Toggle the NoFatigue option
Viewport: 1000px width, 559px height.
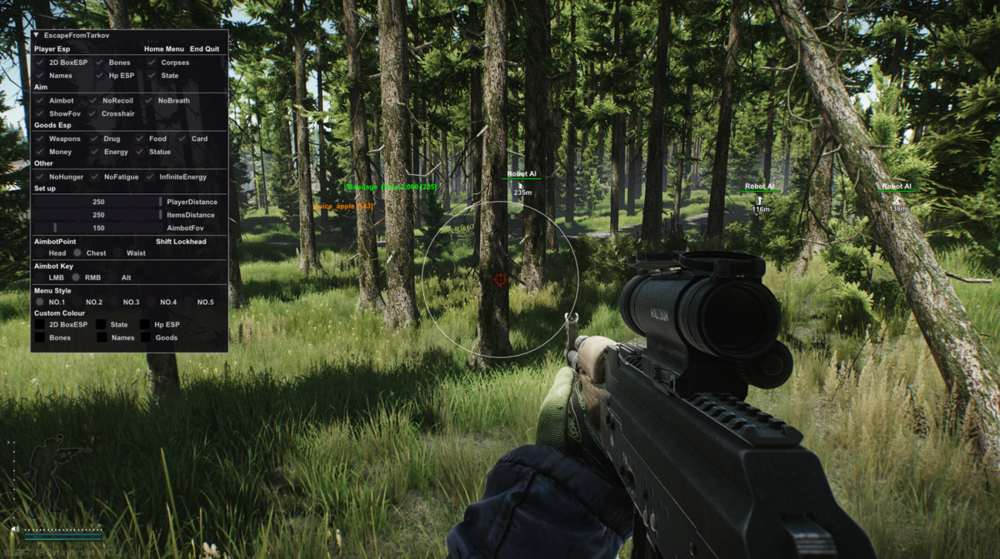(x=94, y=177)
